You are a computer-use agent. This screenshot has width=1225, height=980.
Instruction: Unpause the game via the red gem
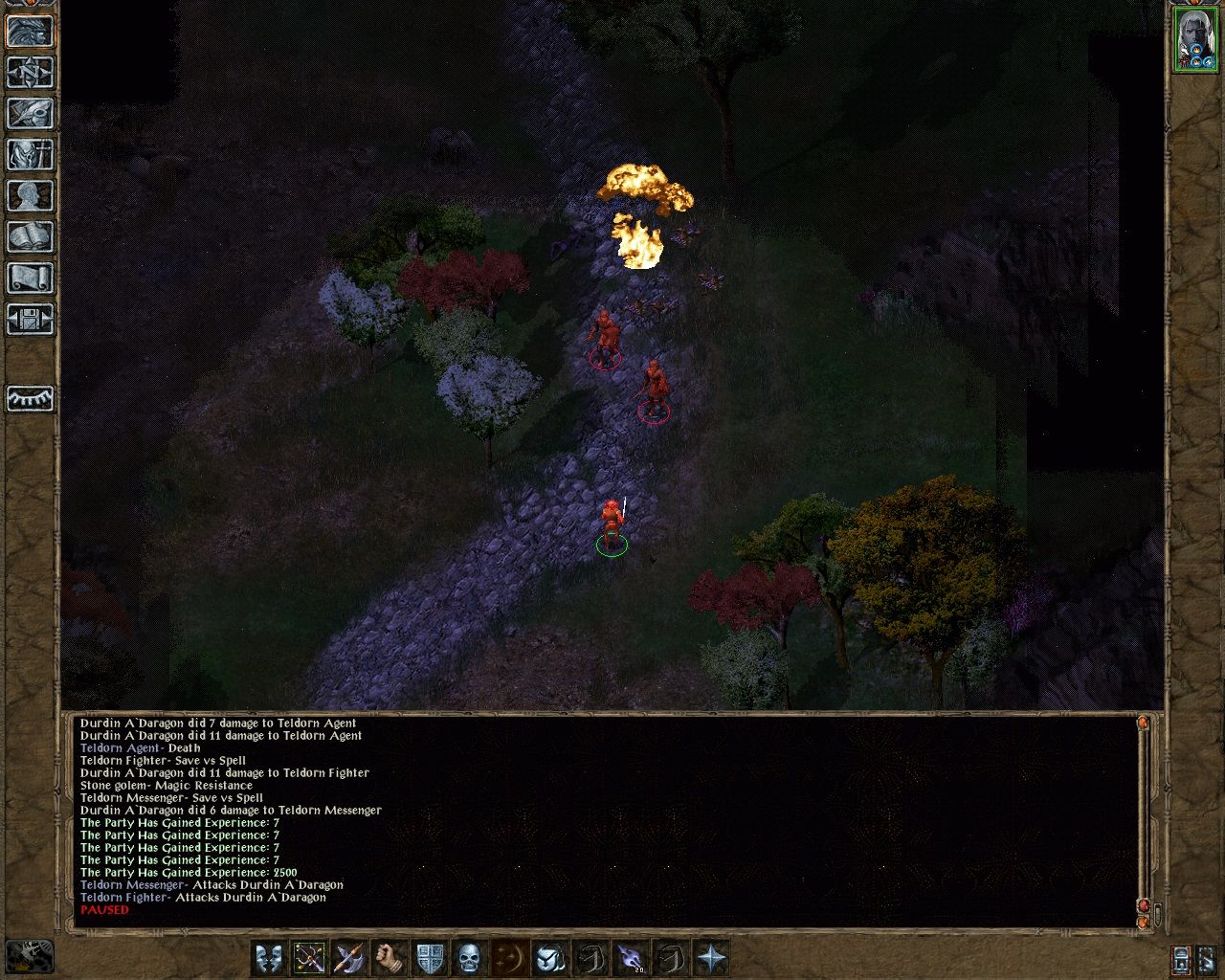coord(1143,906)
